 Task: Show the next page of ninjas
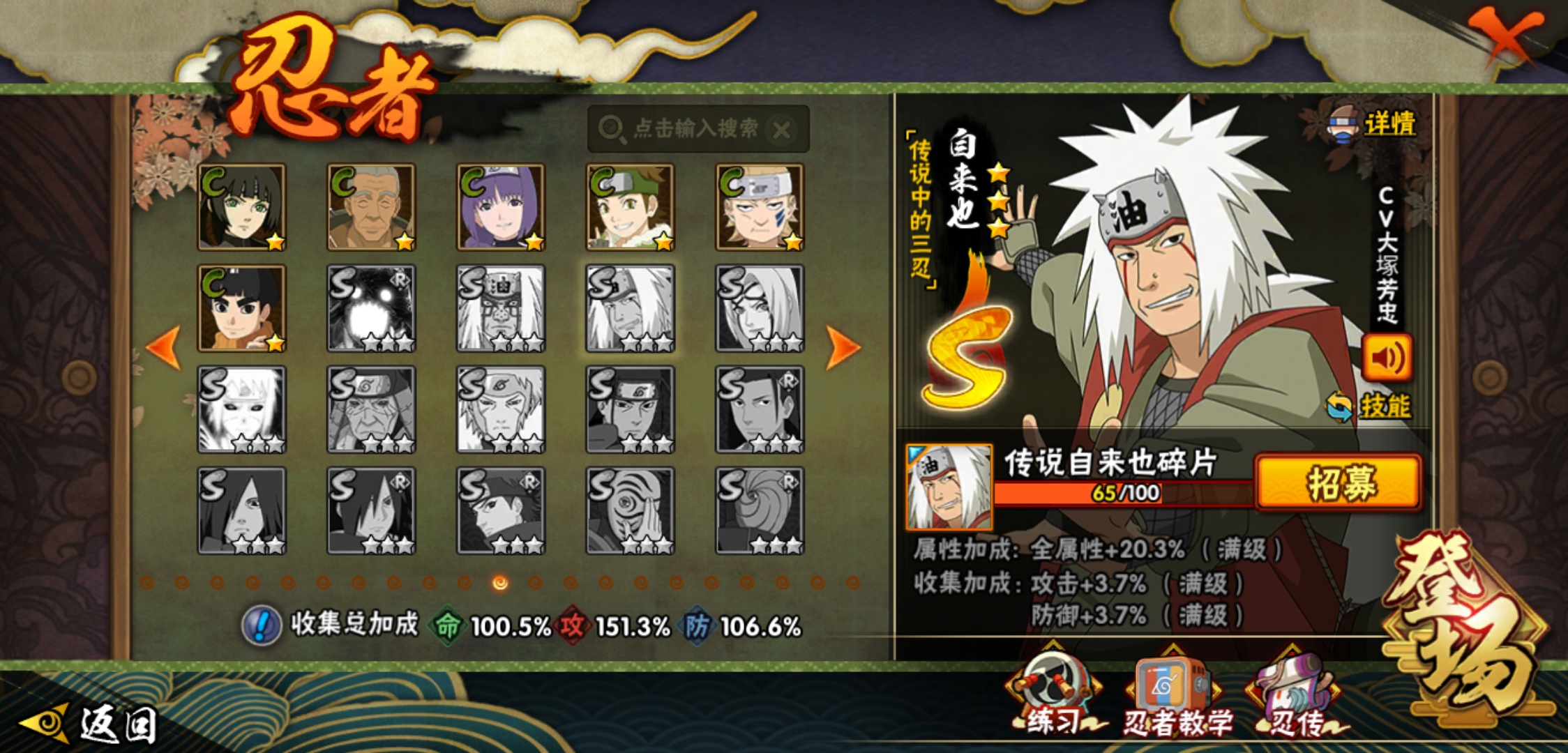pos(843,347)
